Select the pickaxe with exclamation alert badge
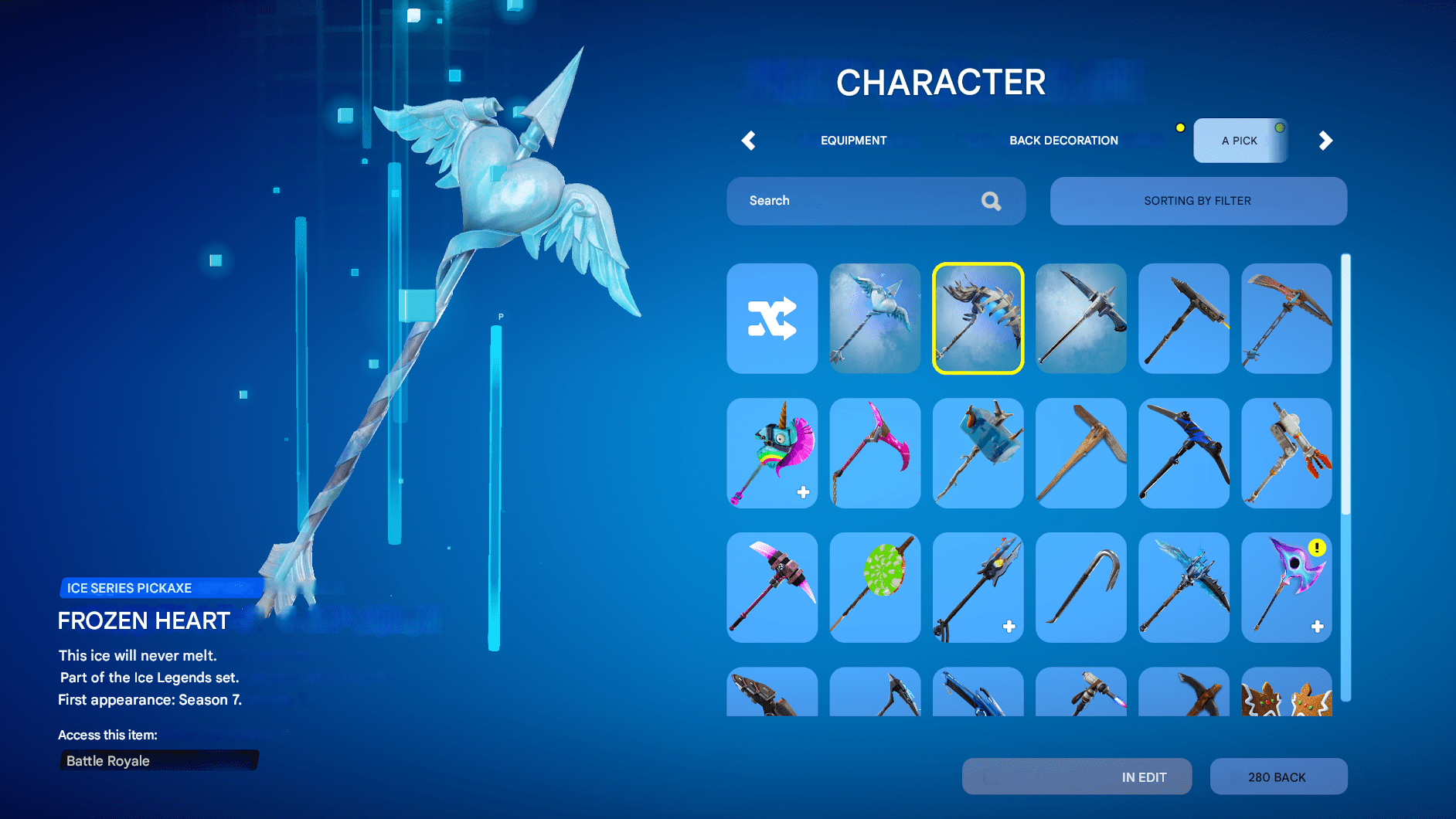1456x819 pixels. 1286,587
